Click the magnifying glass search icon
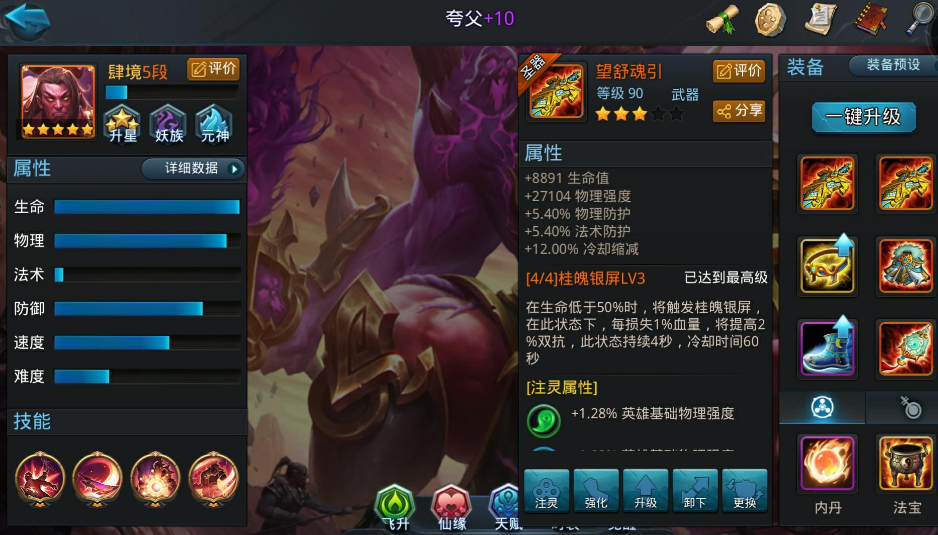 pyautogui.click(x=919, y=18)
